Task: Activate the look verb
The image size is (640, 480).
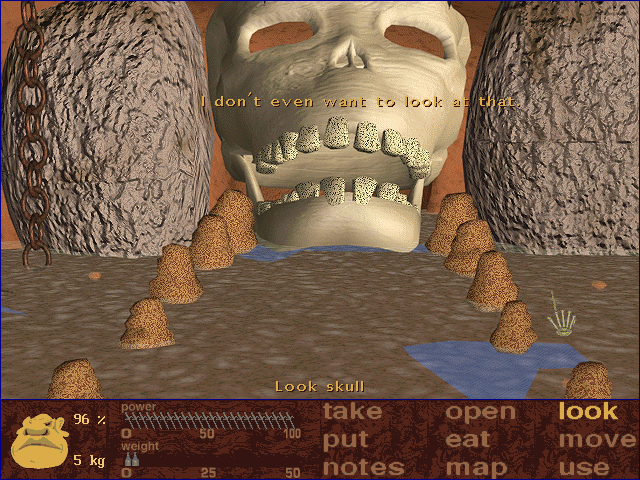Action: click(x=588, y=411)
